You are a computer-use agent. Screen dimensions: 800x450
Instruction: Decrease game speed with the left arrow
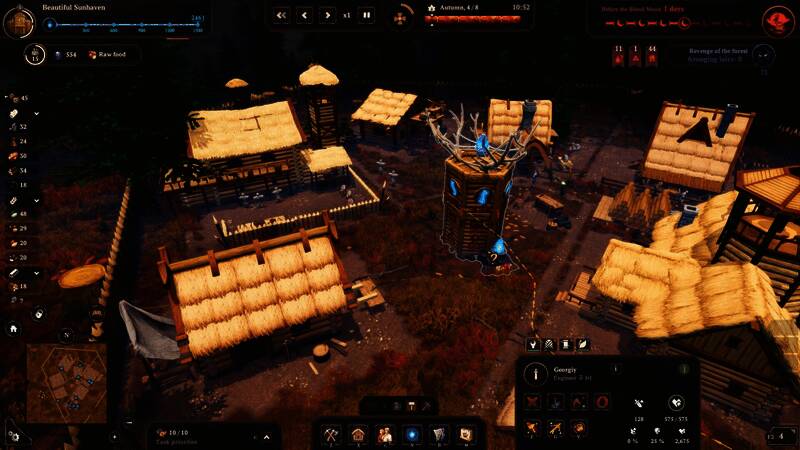[304, 15]
